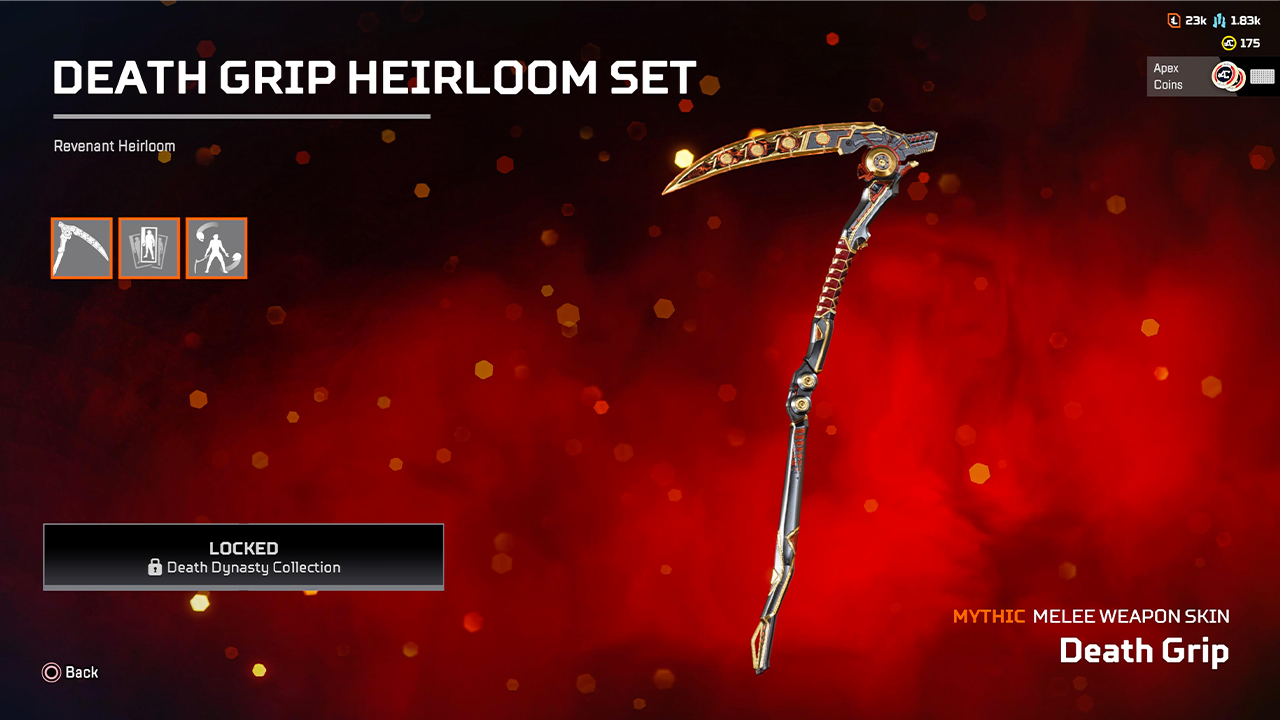1280x720 pixels.
Task: Click the DEATH GRIP HEIRLOOM SET title
Action: pos(374,77)
